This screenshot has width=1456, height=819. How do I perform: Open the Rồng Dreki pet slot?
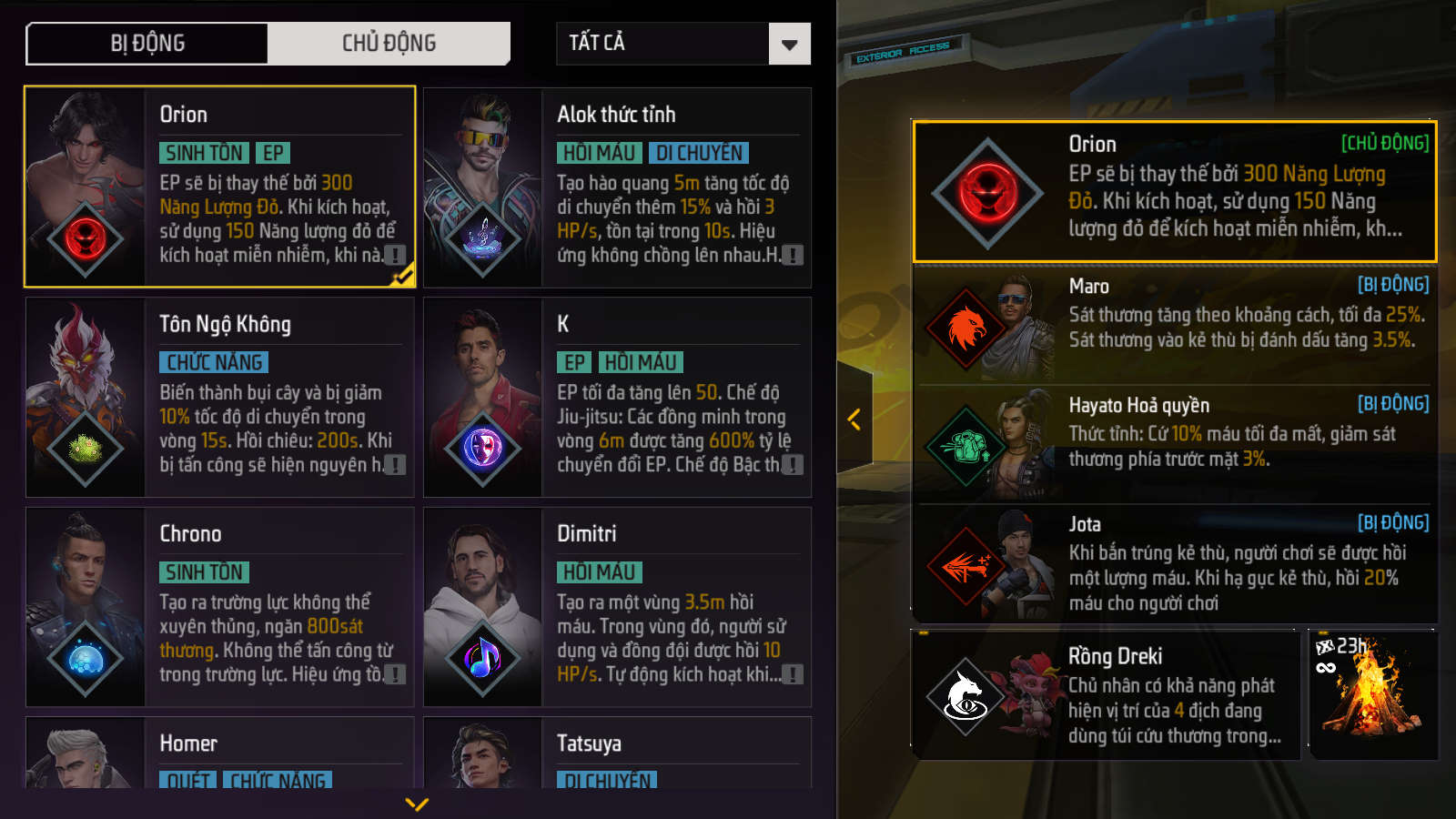coord(1106,695)
